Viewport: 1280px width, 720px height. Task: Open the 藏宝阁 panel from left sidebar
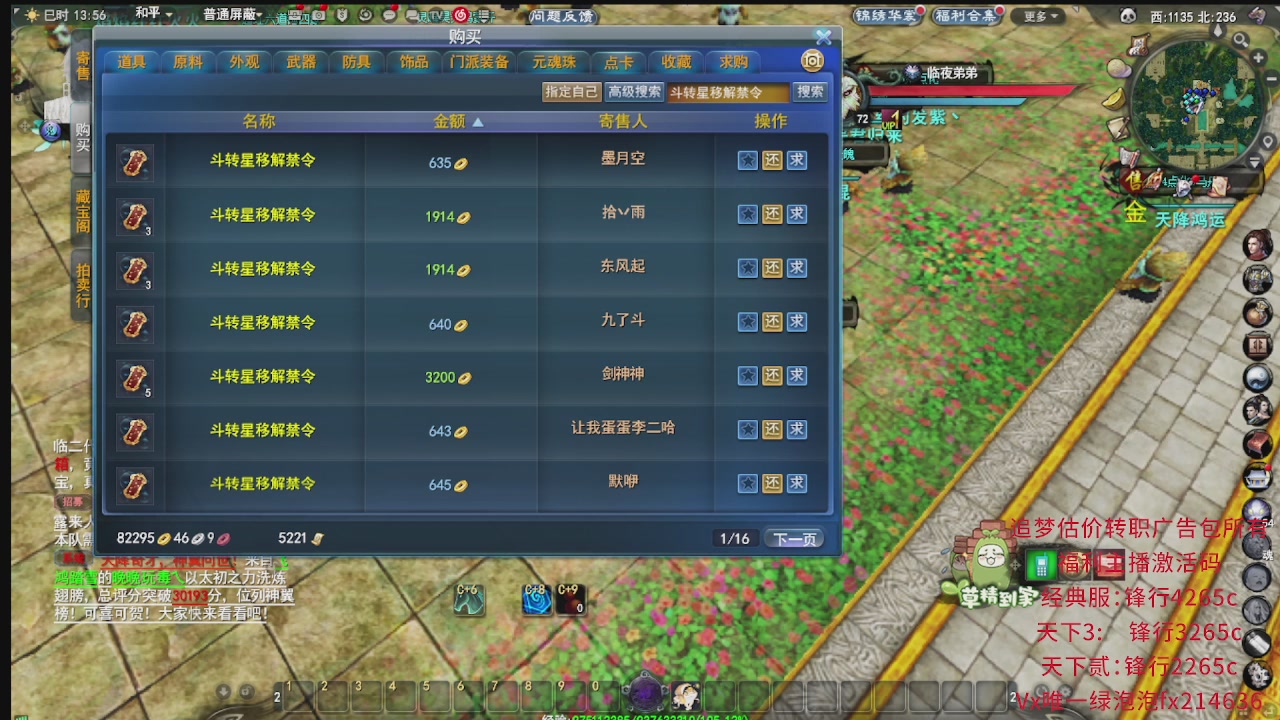pyautogui.click(x=83, y=210)
